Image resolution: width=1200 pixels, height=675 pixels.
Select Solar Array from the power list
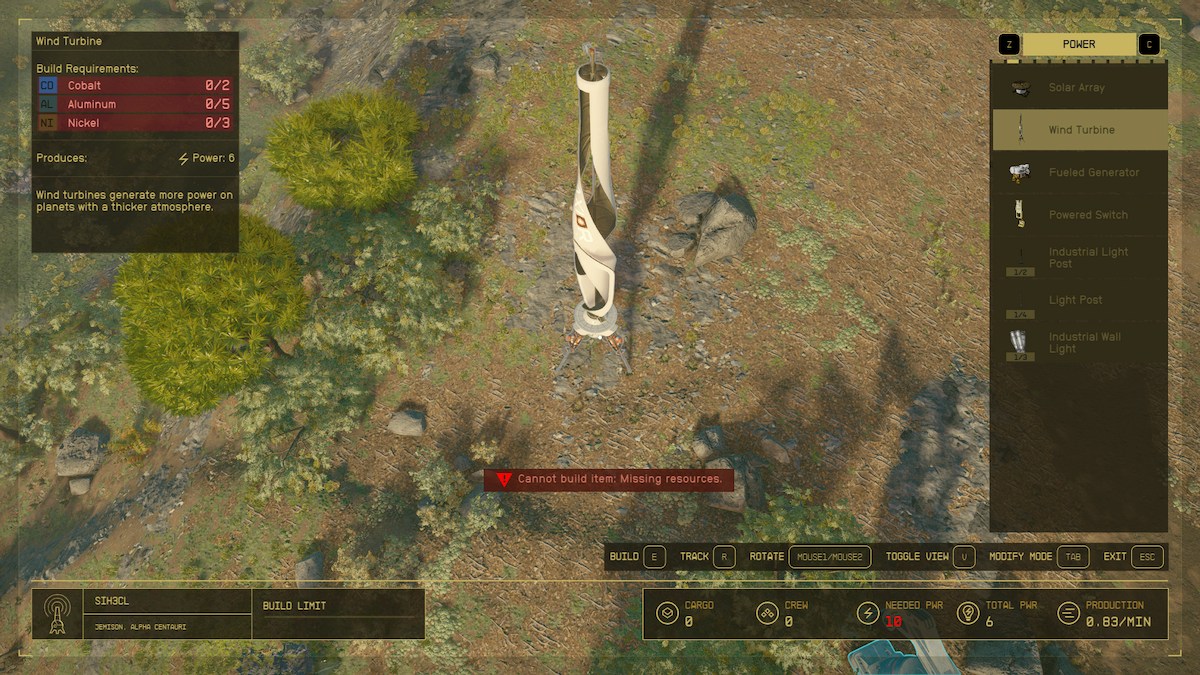pyautogui.click(x=1078, y=88)
